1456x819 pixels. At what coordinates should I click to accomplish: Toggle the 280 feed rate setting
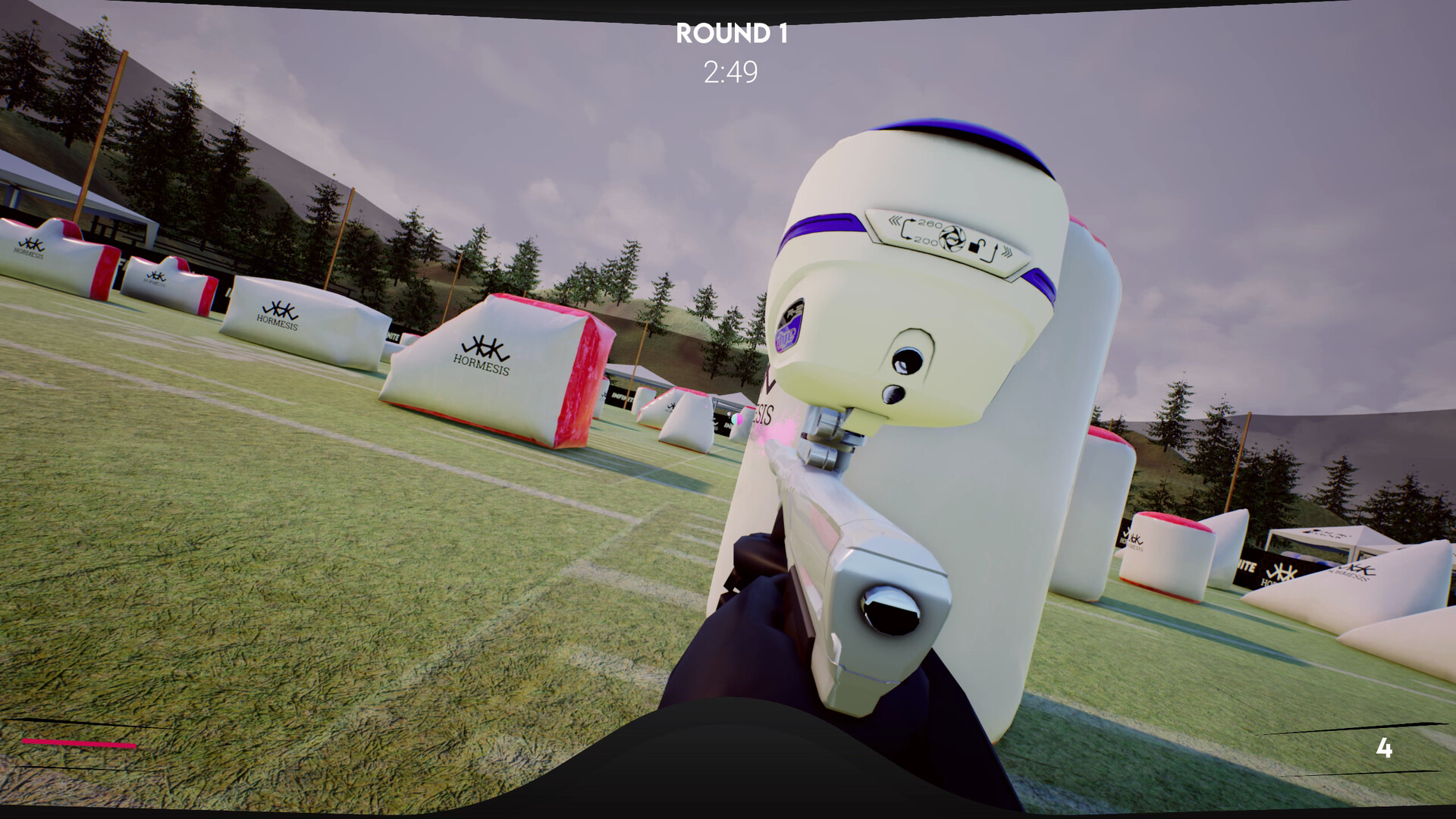click(x=930, y=223)
